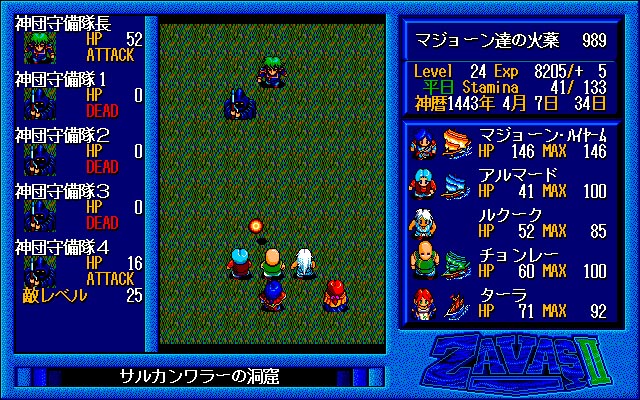Select enemy entry 神国守備隊4
The image size is (640, 400).
pyautogui.click(x=80, y=262)
